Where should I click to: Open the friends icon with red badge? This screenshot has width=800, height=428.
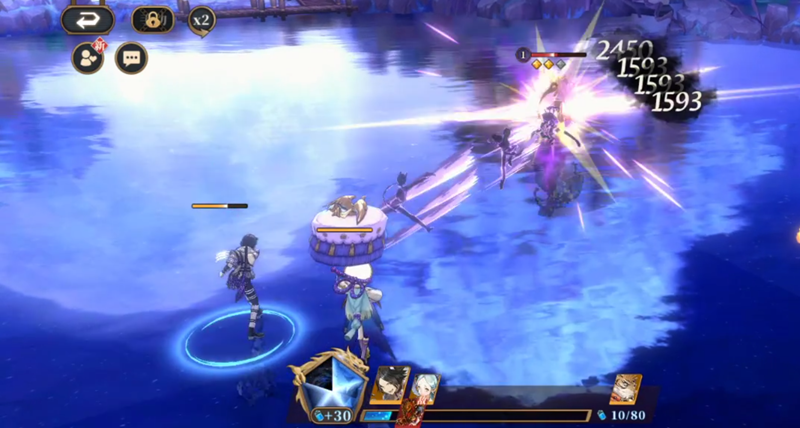pyautogui.click(x=88, y=57)
